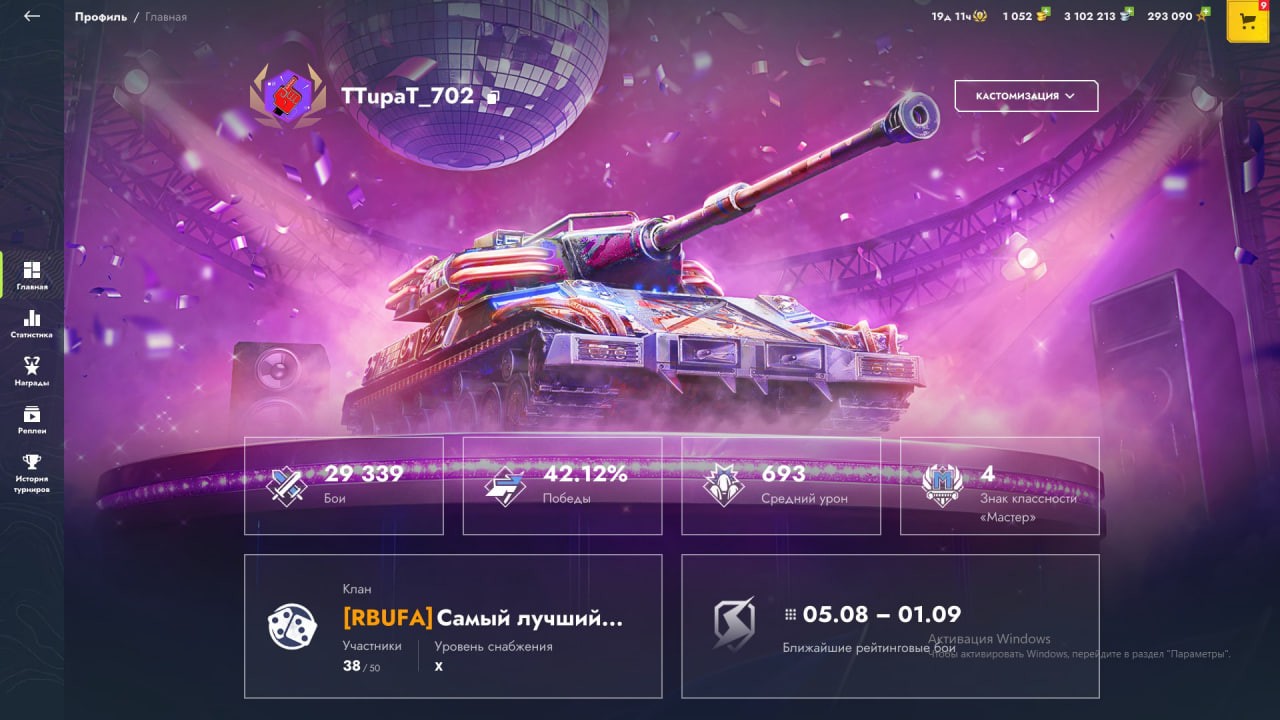Open the Реплеи section
Image resolution: width=1280 pixels, height=720 pixels.
32,419
